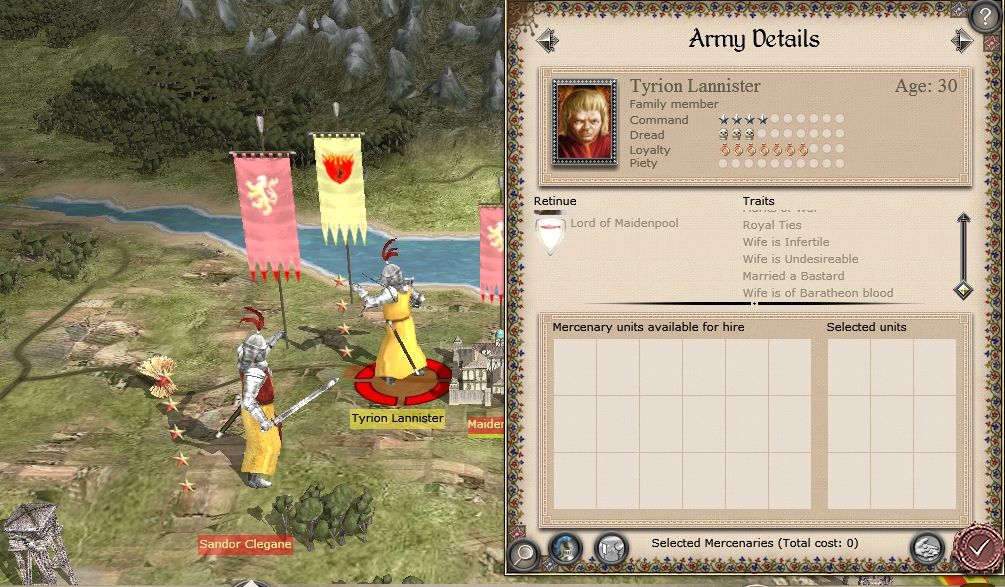Viewport: 1005px width, 587px height.
Task: Click the magnifying glass locate button
Action: pos(522,551)
